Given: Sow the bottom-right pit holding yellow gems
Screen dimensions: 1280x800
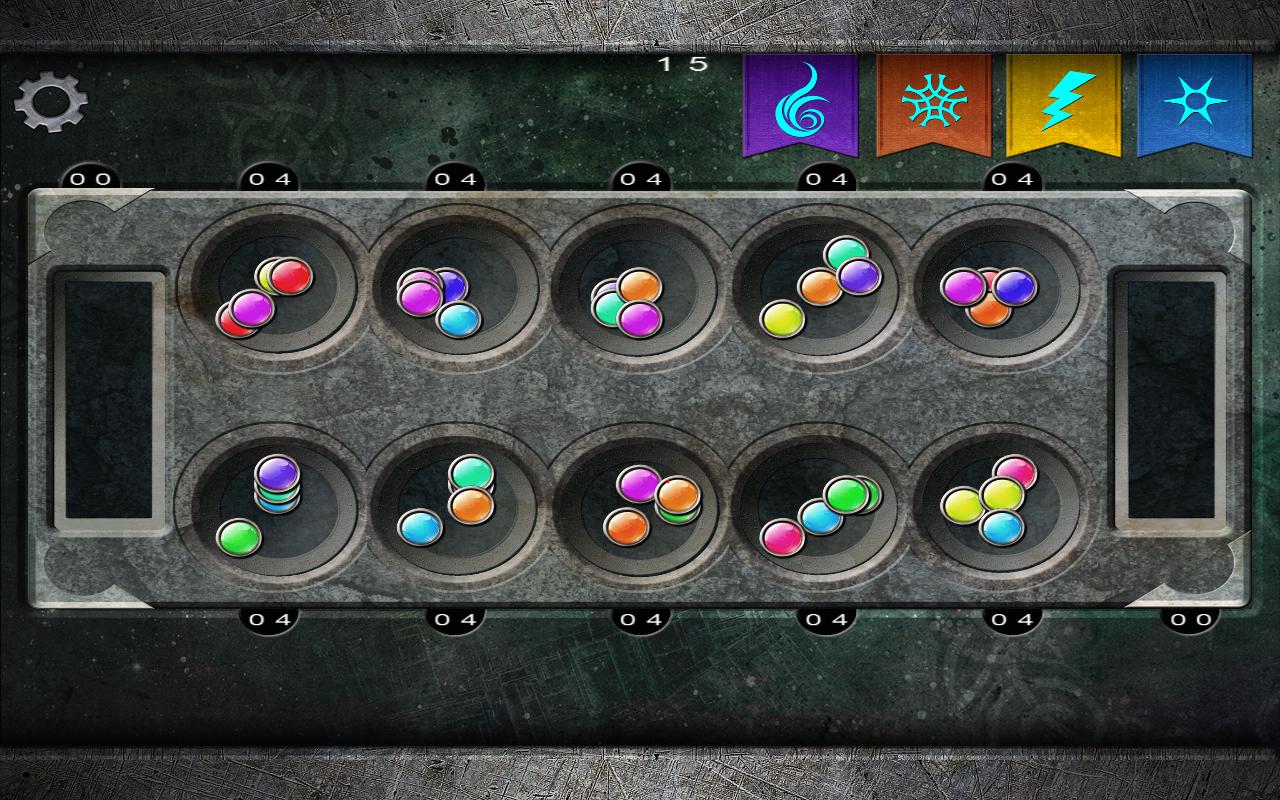Looking at the screenshot, I should point(1000,500).
